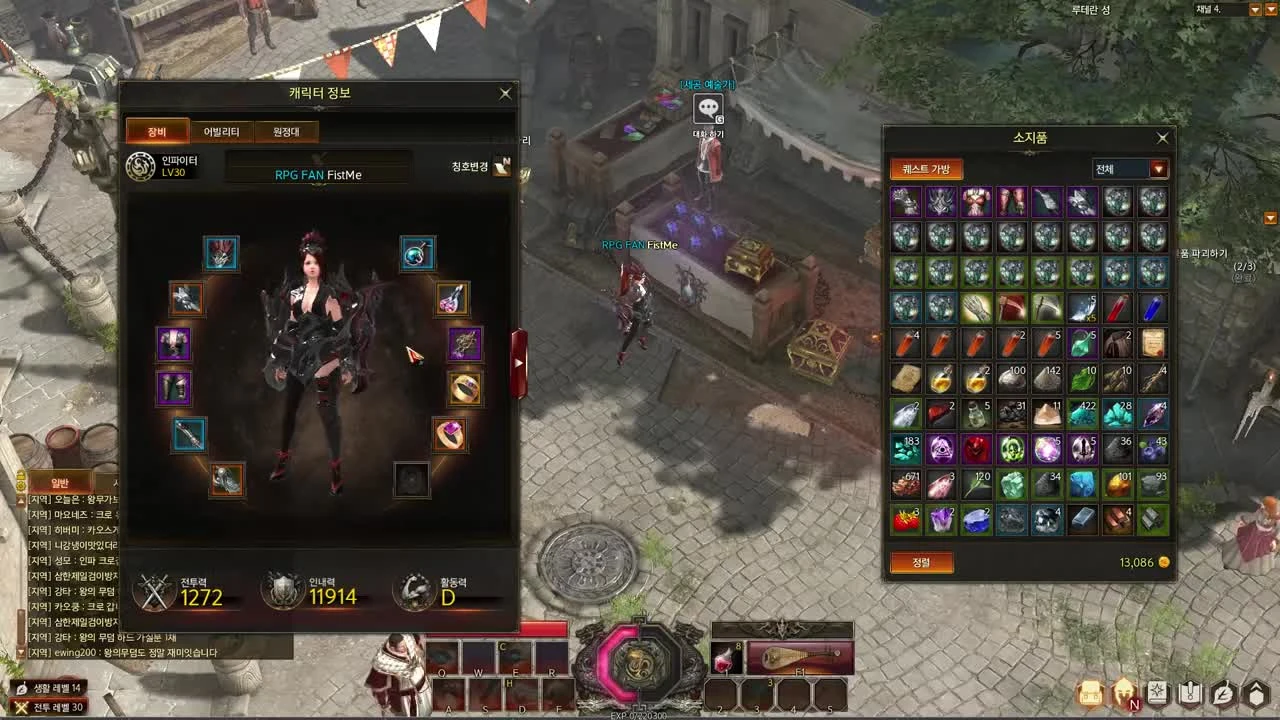Open the quest journal exclamation icon

1192,692
